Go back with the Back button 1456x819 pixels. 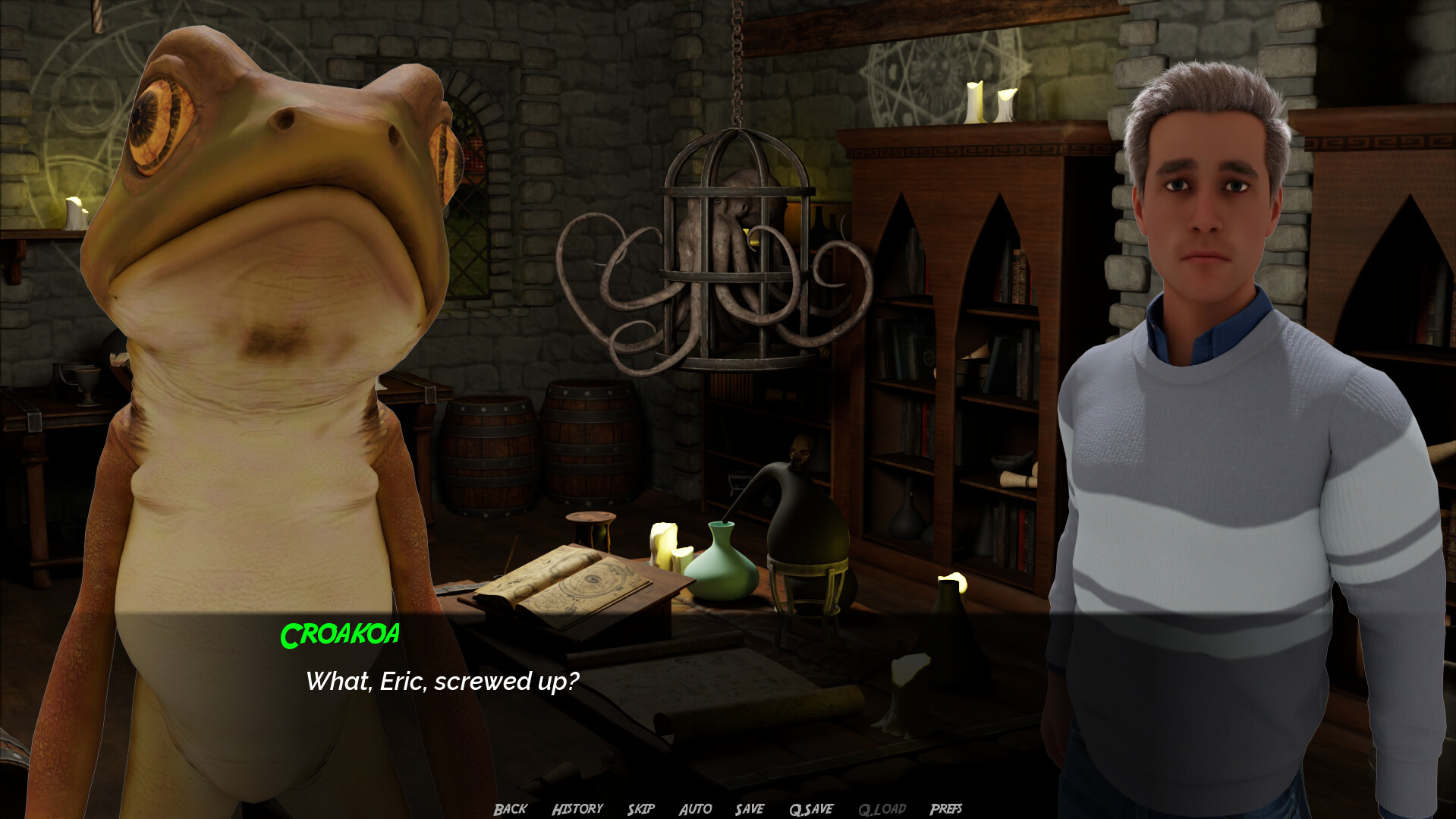510,809
